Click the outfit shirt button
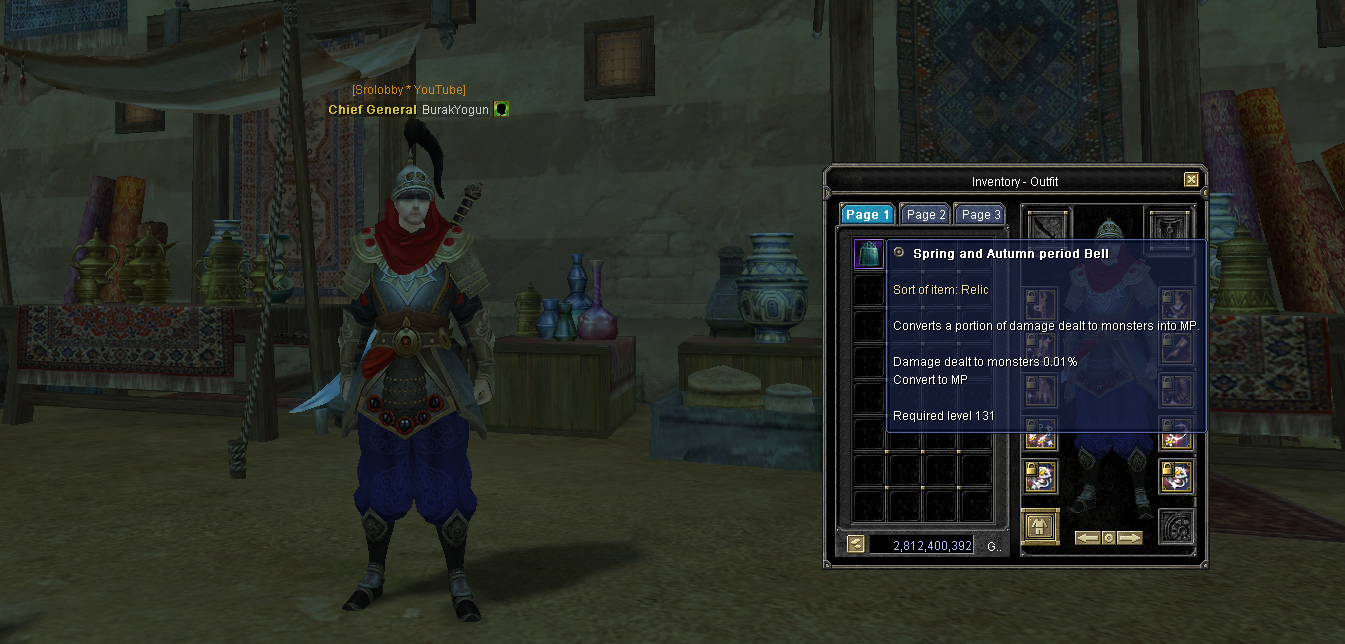 point(1040,526)
